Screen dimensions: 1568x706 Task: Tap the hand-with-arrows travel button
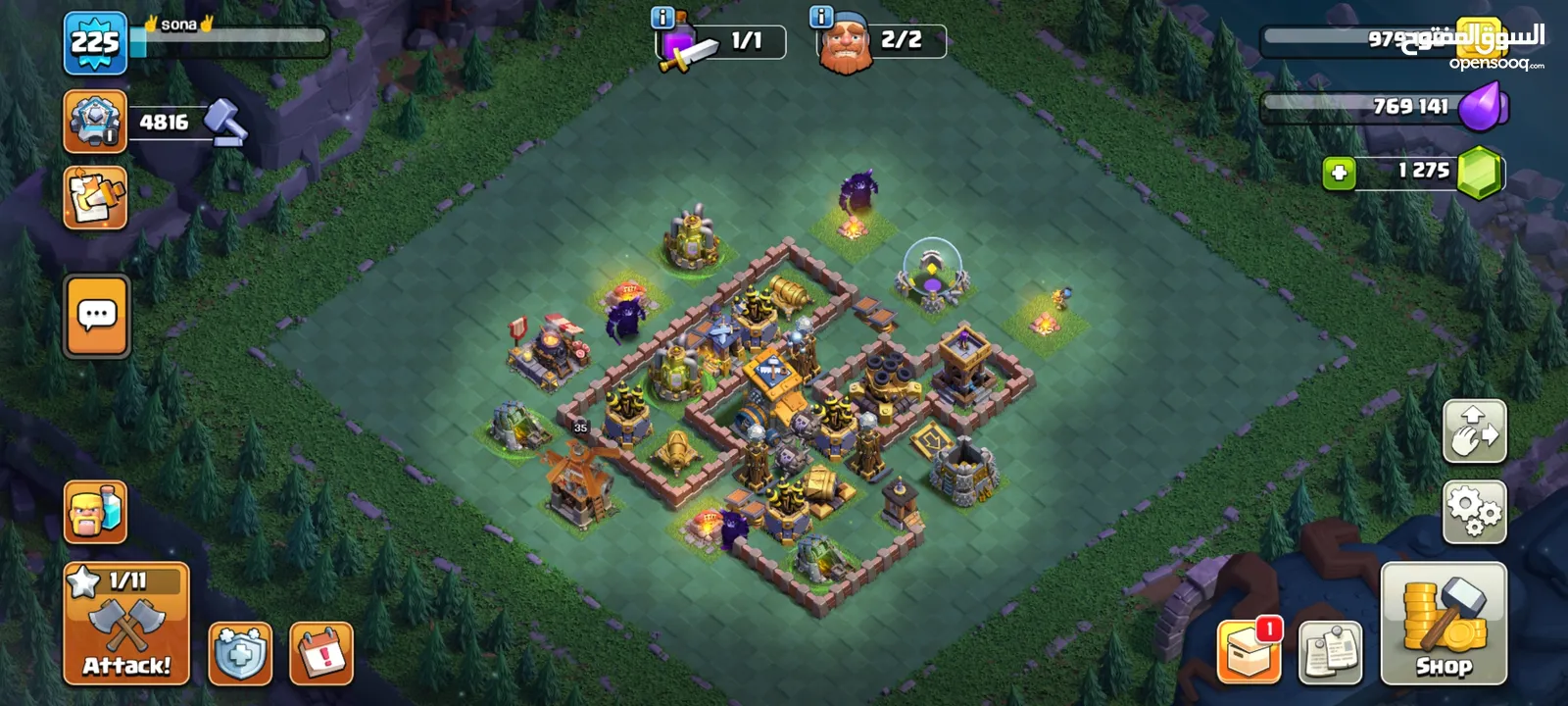[x=1474, y=431]
